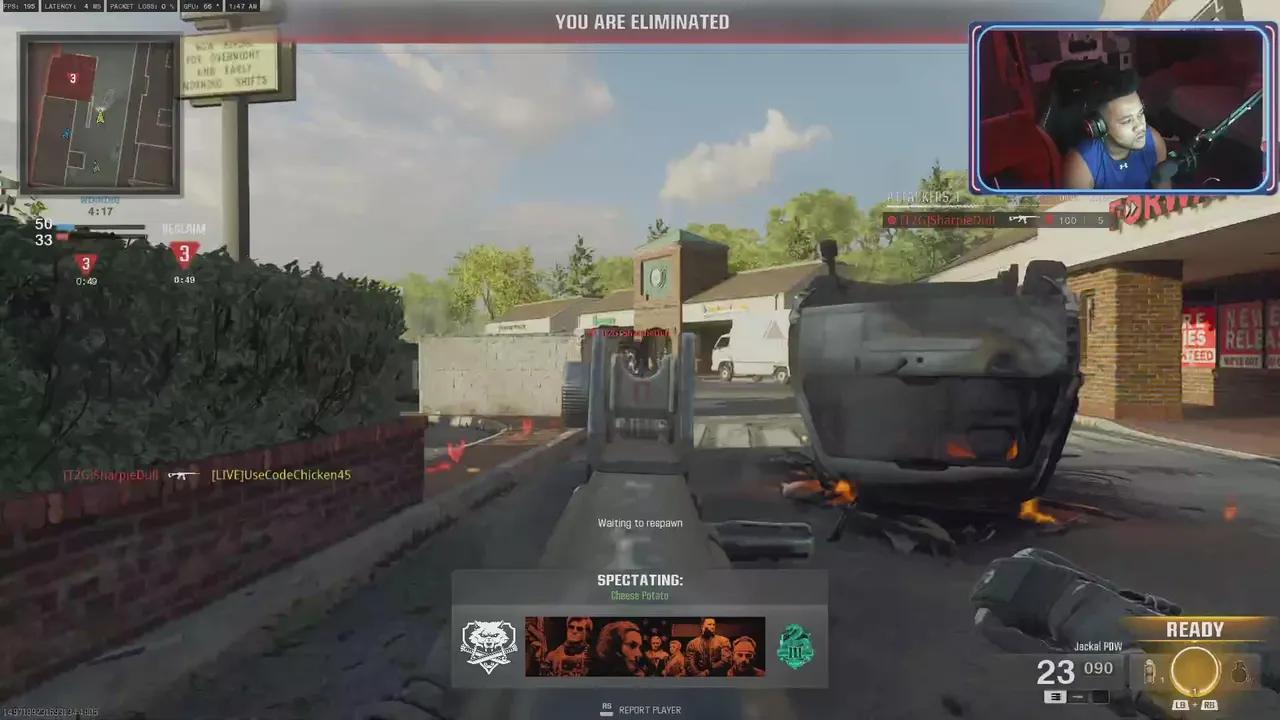The image size is (1280, 720).
Task: Click the yellow scorestreak READY progress ring
Action: [1196, 670]
